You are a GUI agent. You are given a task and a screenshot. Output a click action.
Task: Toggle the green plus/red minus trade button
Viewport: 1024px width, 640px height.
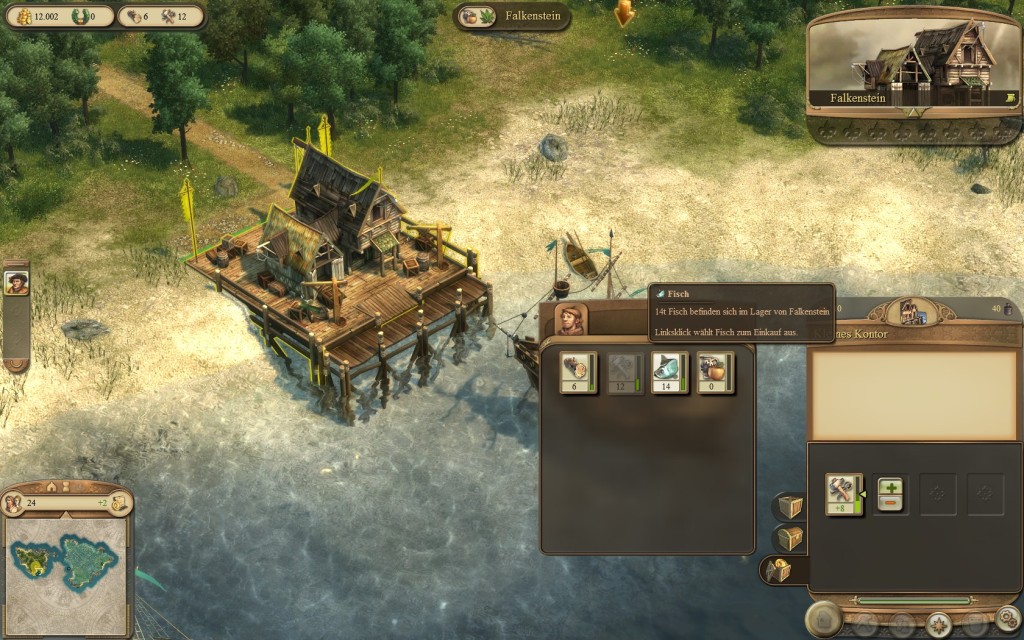(x=890, y=494)
